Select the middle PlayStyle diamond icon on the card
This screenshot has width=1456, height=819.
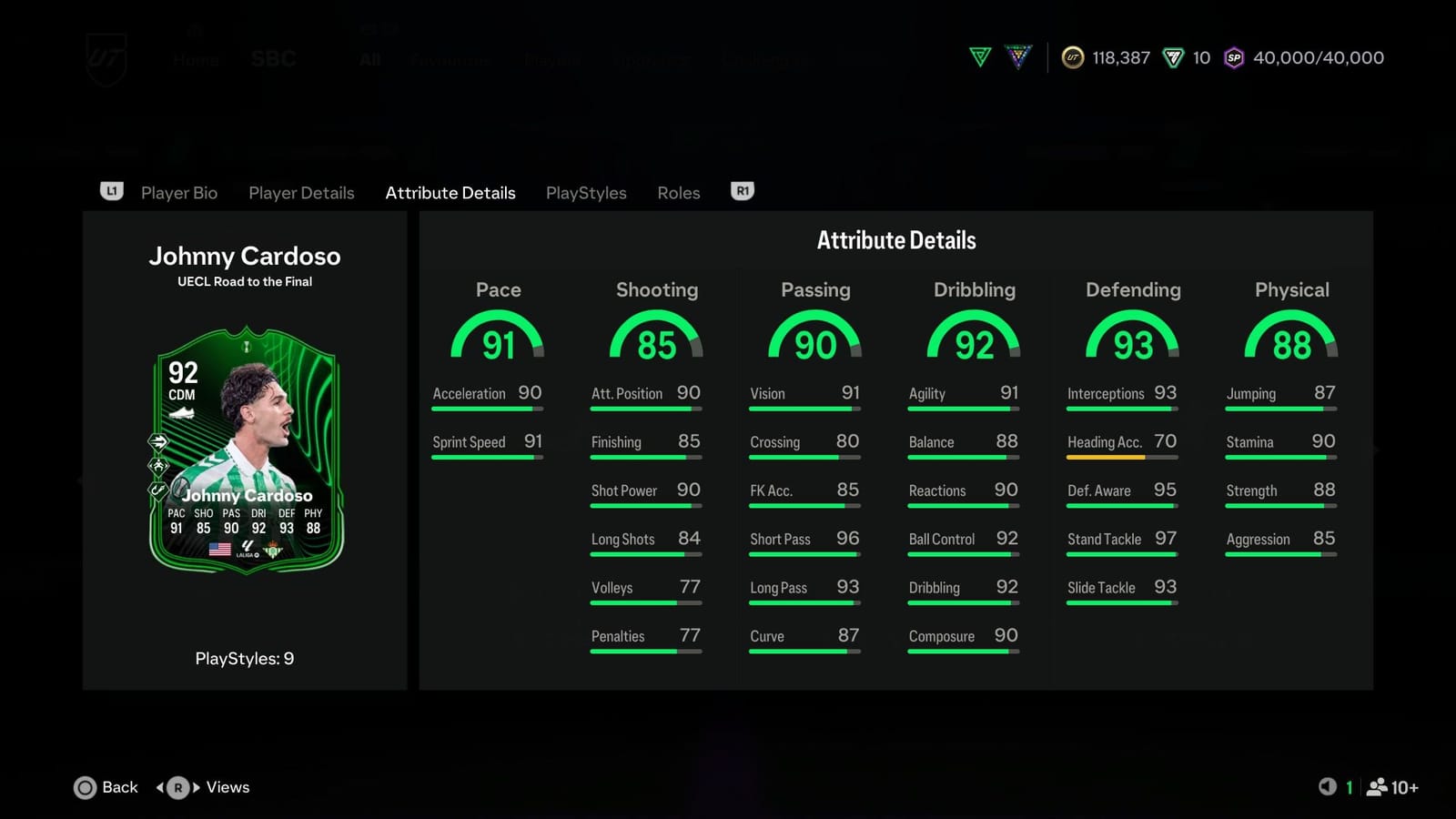tap(158, 465)
